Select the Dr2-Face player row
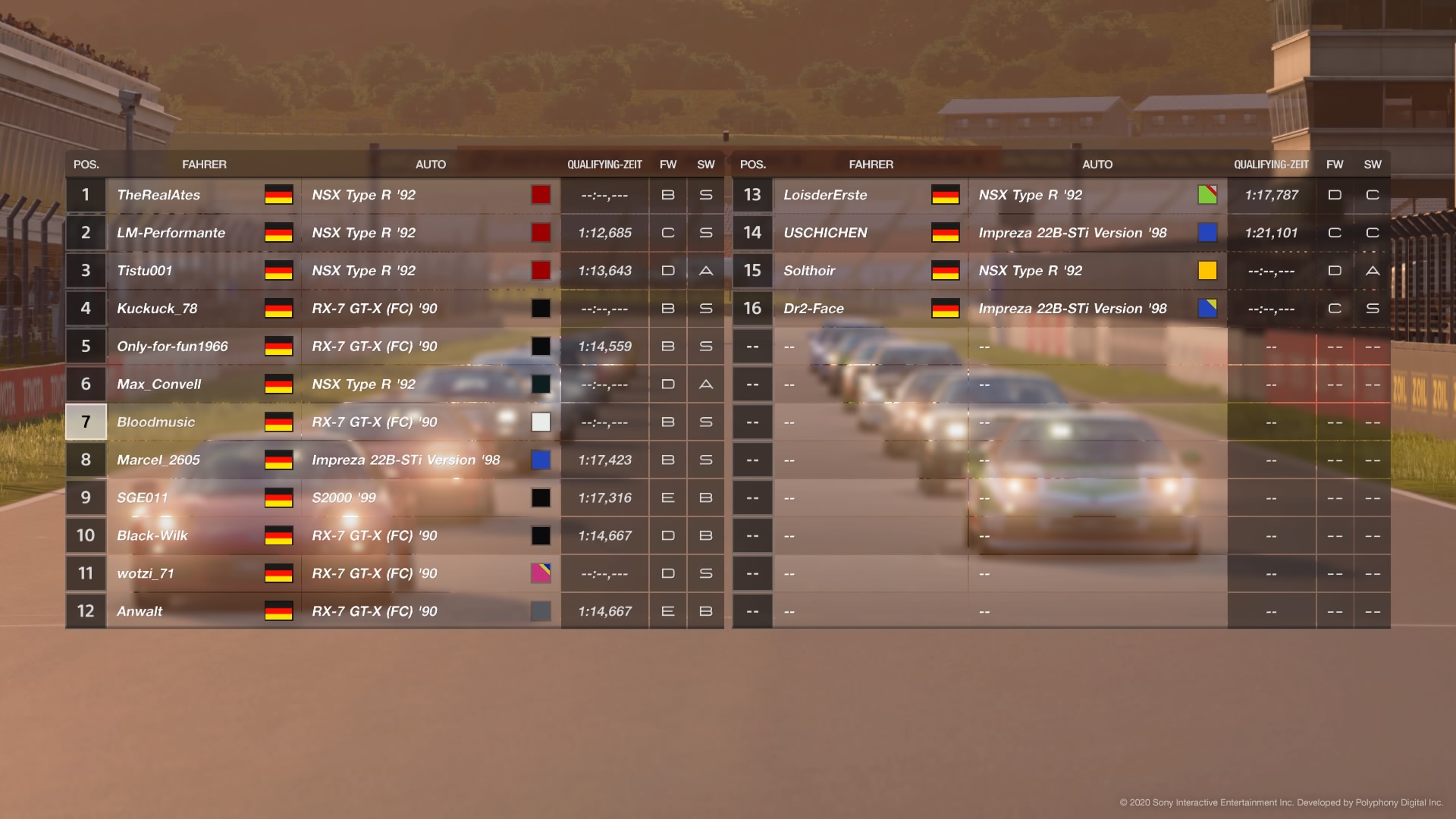 pos(814,309)
